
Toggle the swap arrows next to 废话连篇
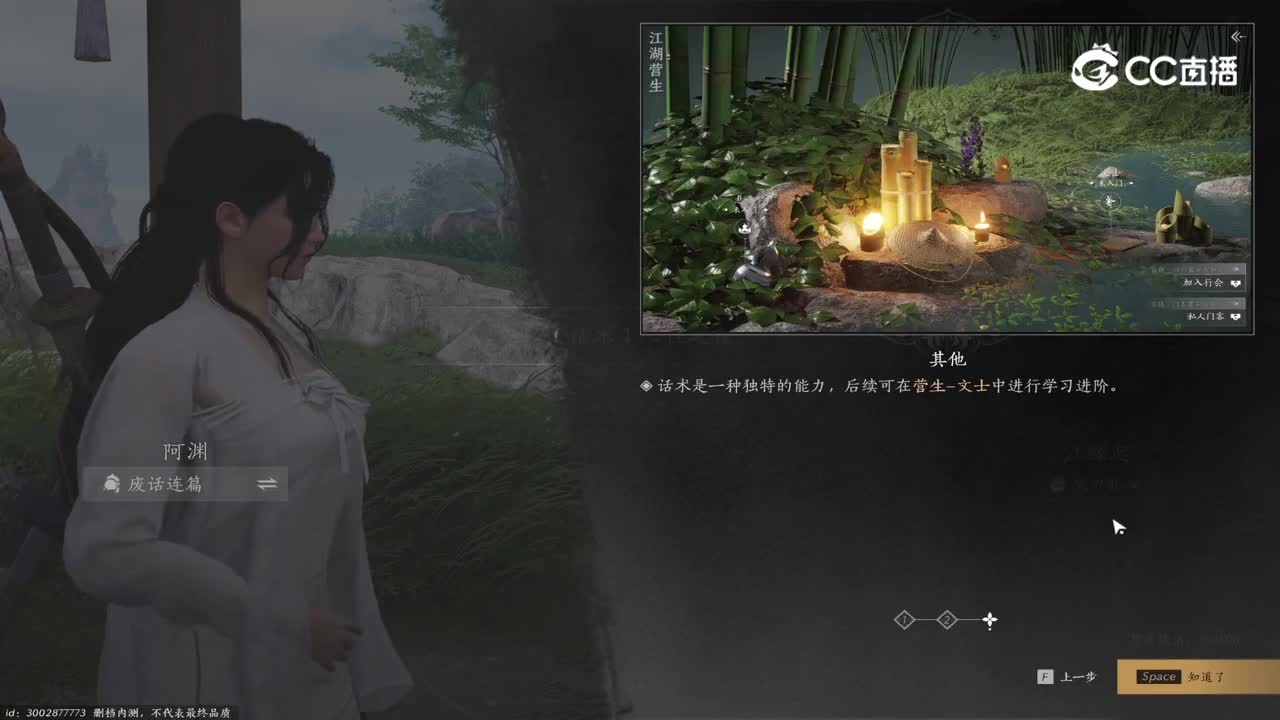(265, 484)
